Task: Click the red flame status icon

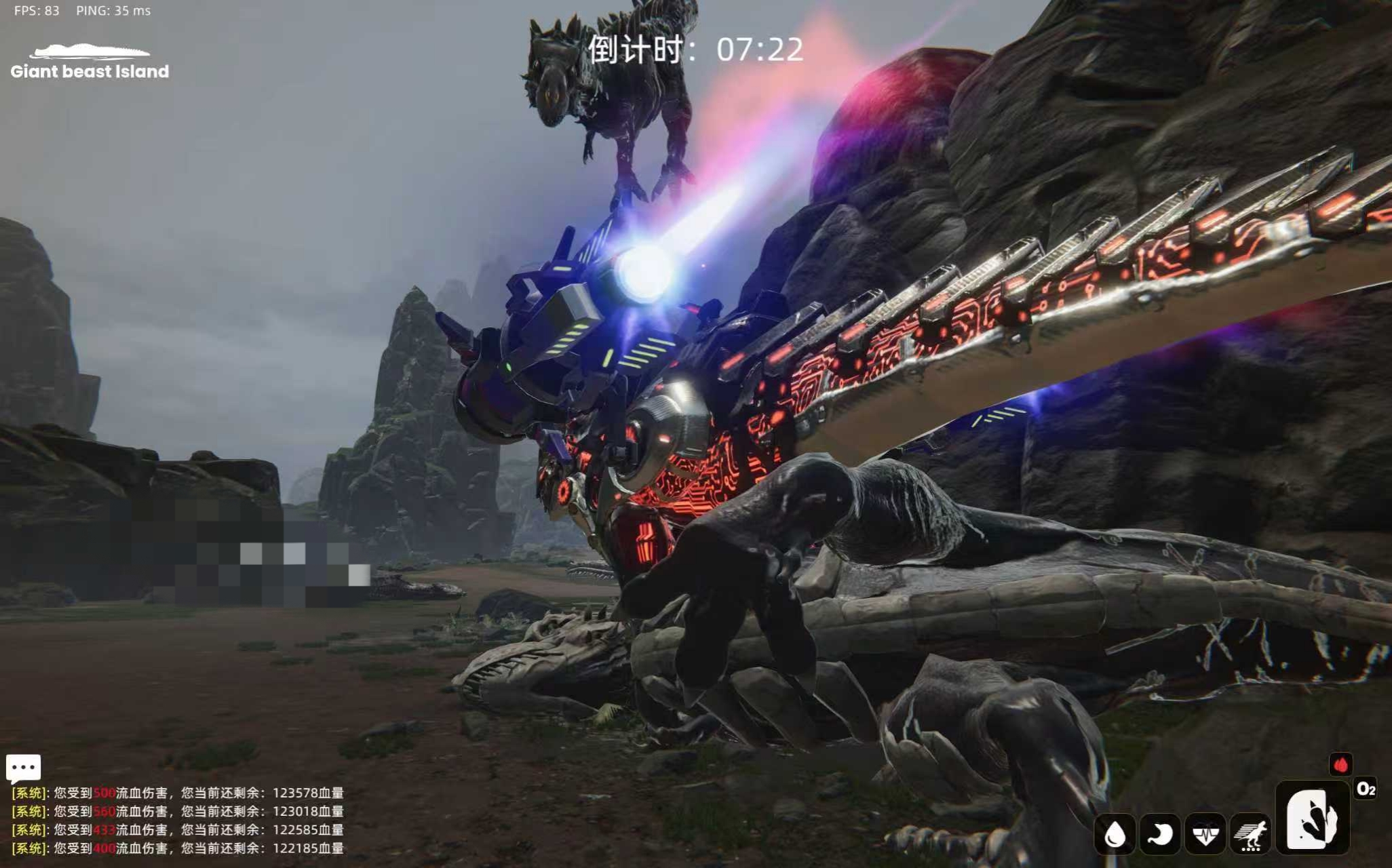Action: click(x=1340, y=765)
